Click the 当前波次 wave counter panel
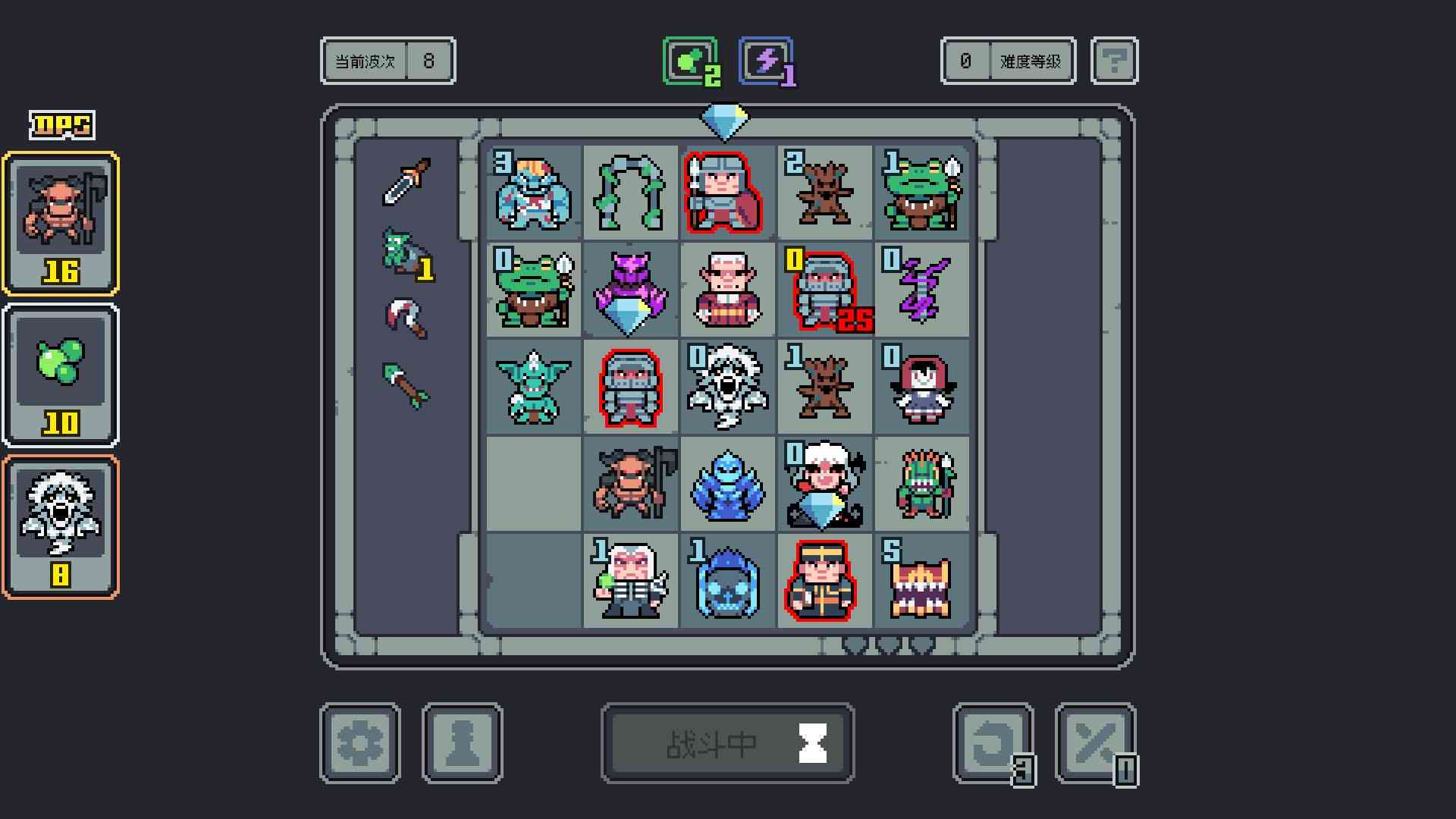The width and height of the screenshot is (1456, 819). (x=388, y=61)
